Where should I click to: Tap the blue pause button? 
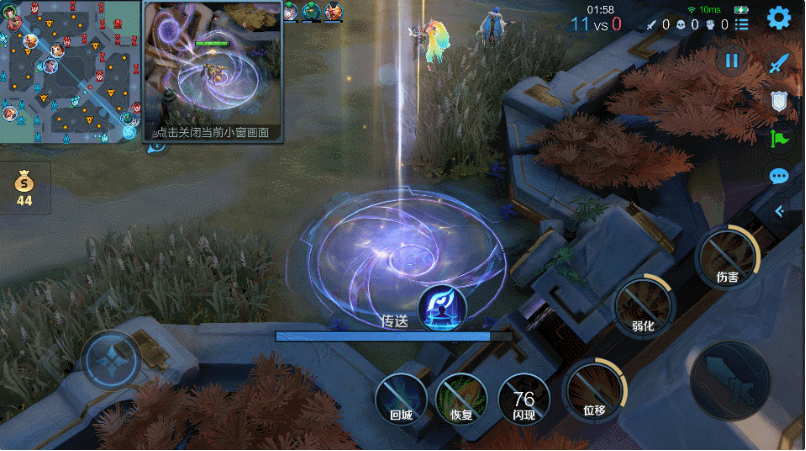731,61
